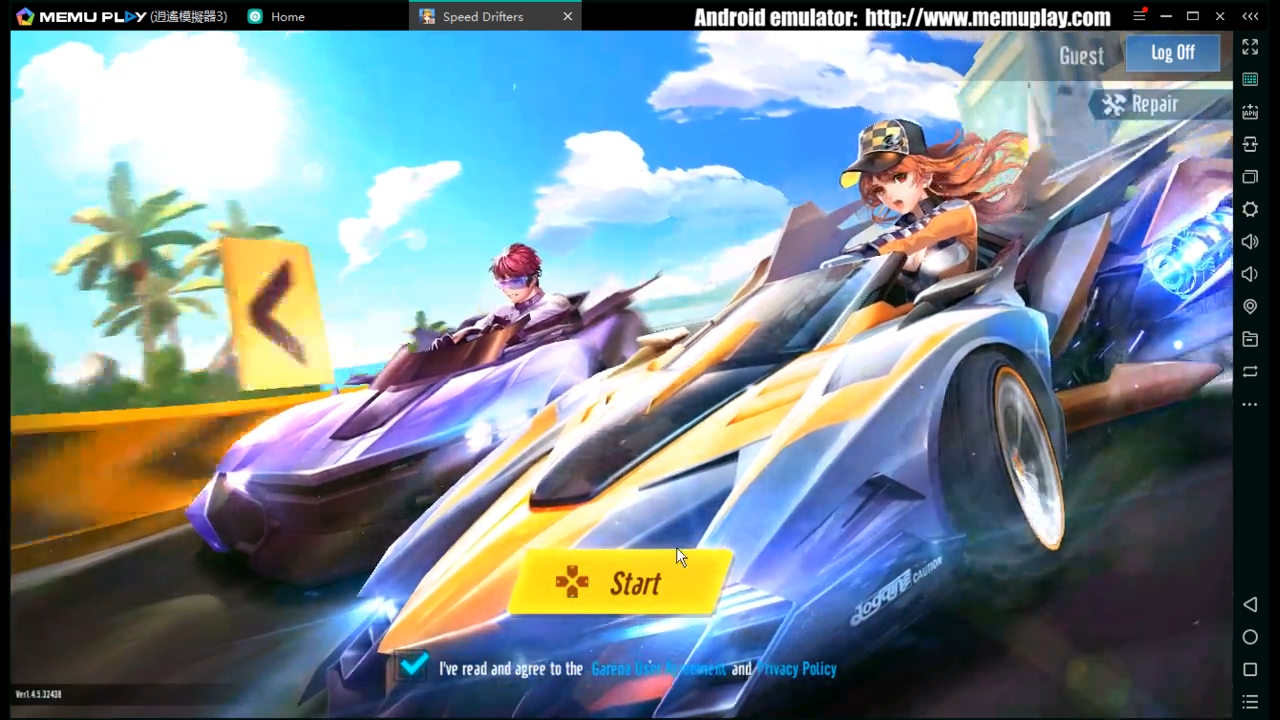The image size is (1280, 720).
Task: Click the keyboard mapping icon
Action: (x=1250, y=79)
